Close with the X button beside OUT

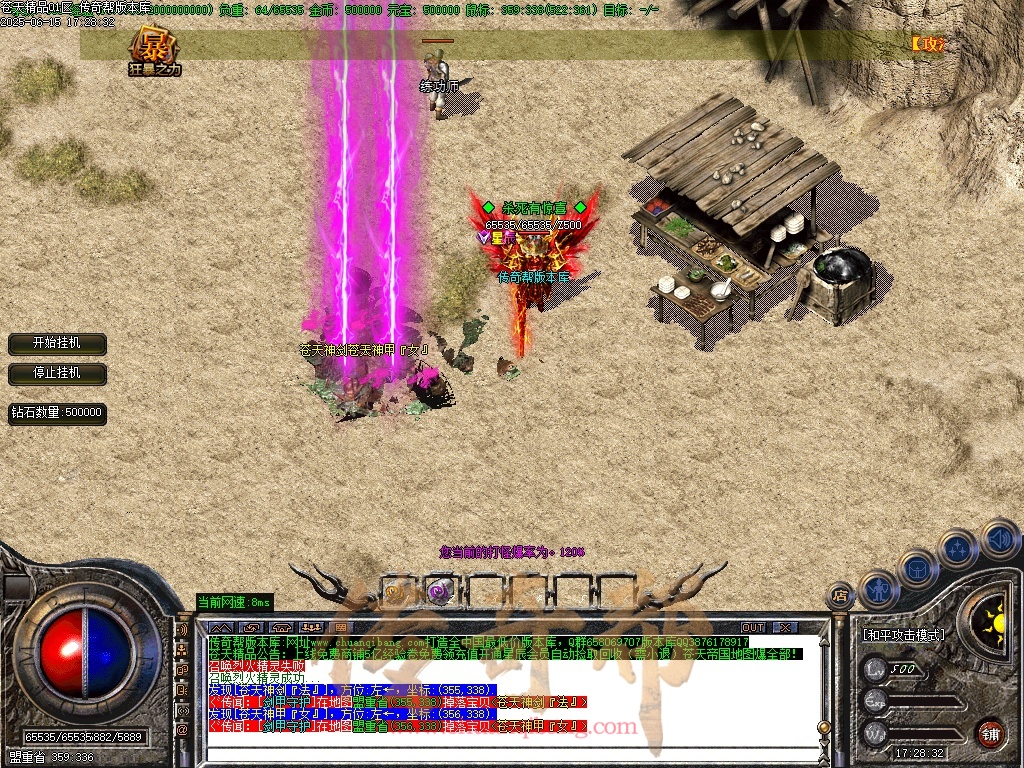[x=786, y=627]
